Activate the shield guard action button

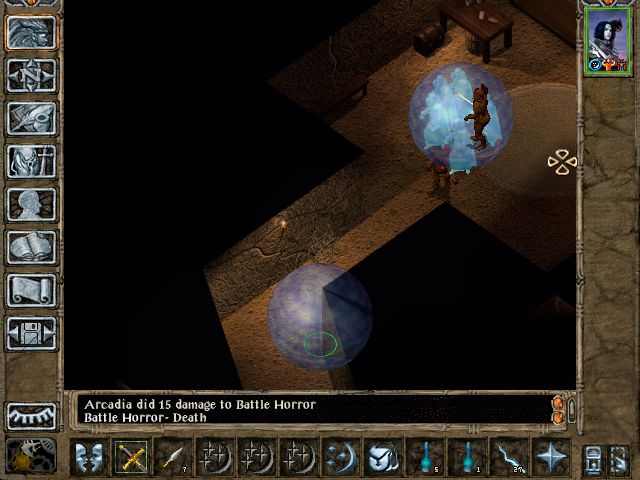(x=383, y=458)
